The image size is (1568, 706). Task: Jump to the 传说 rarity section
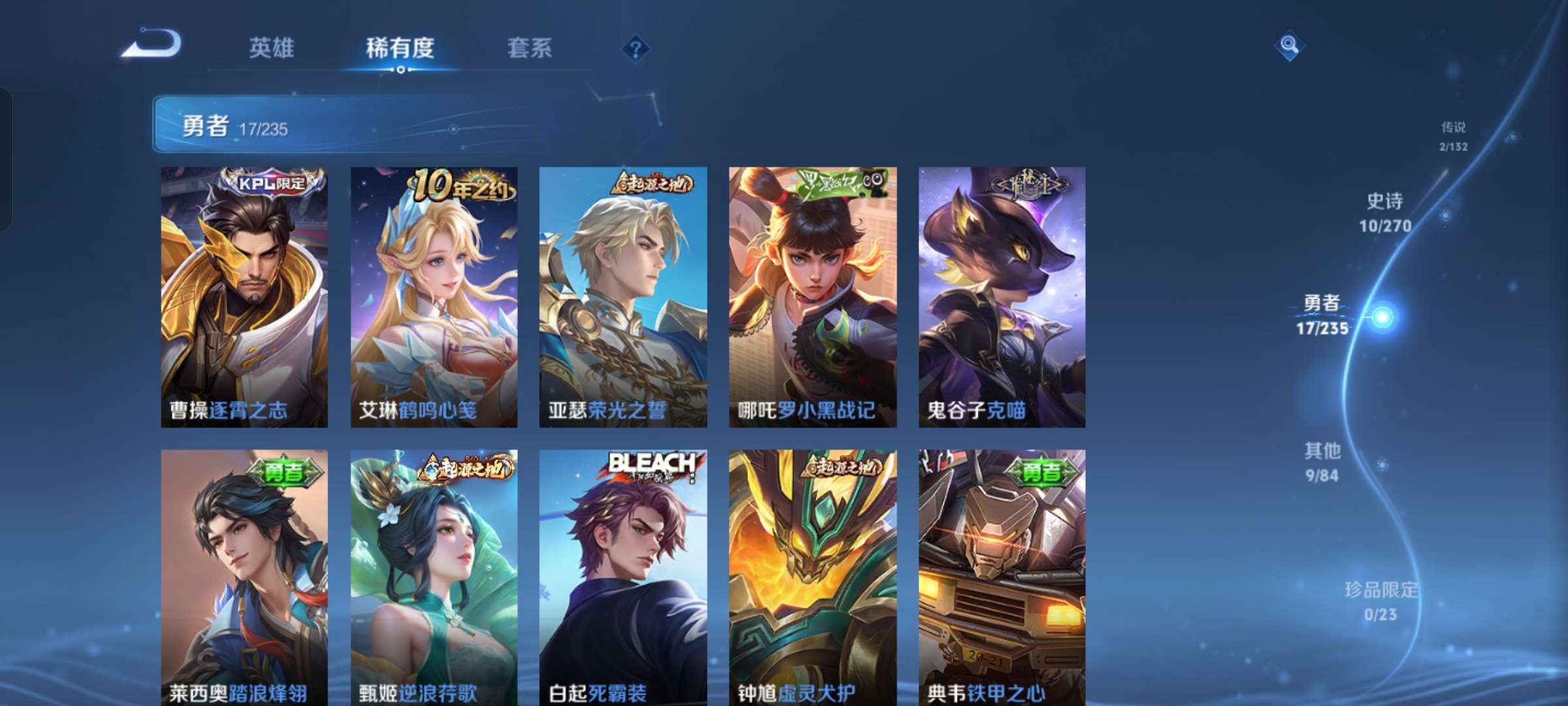[1454, 136]
